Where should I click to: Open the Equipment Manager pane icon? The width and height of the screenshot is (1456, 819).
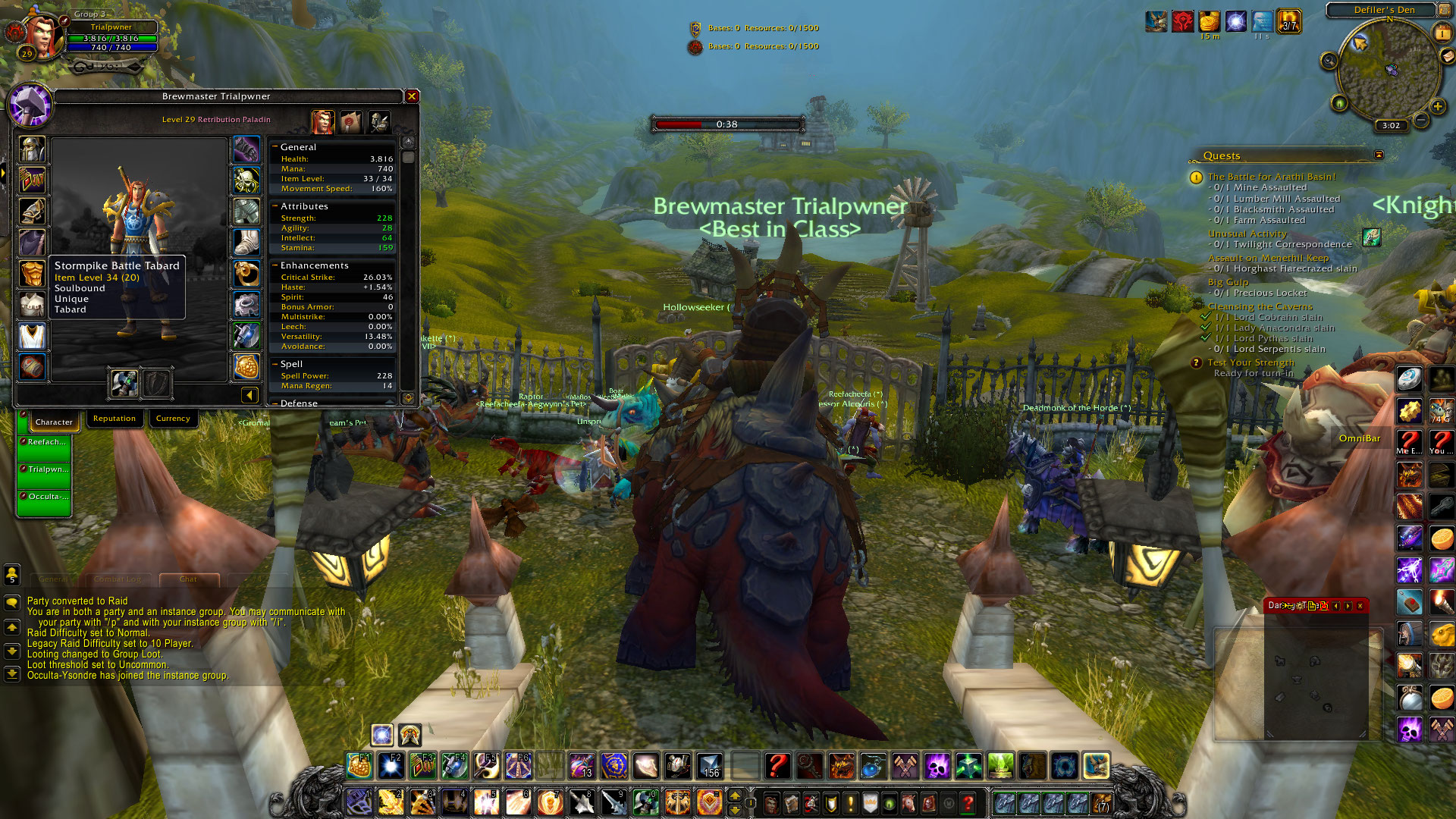(378, 121)
